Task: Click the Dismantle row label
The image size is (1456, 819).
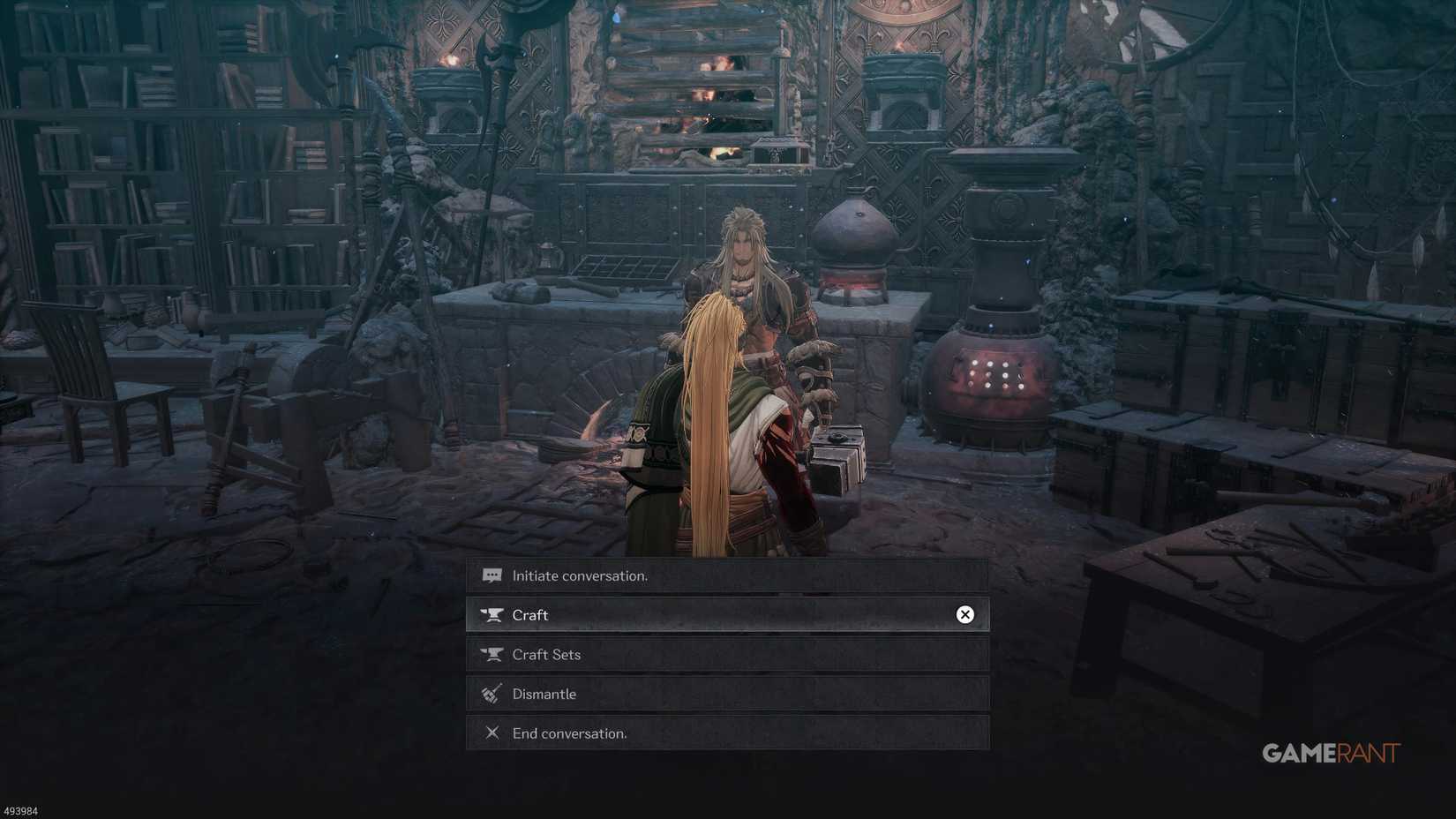Action: (544, 694)
